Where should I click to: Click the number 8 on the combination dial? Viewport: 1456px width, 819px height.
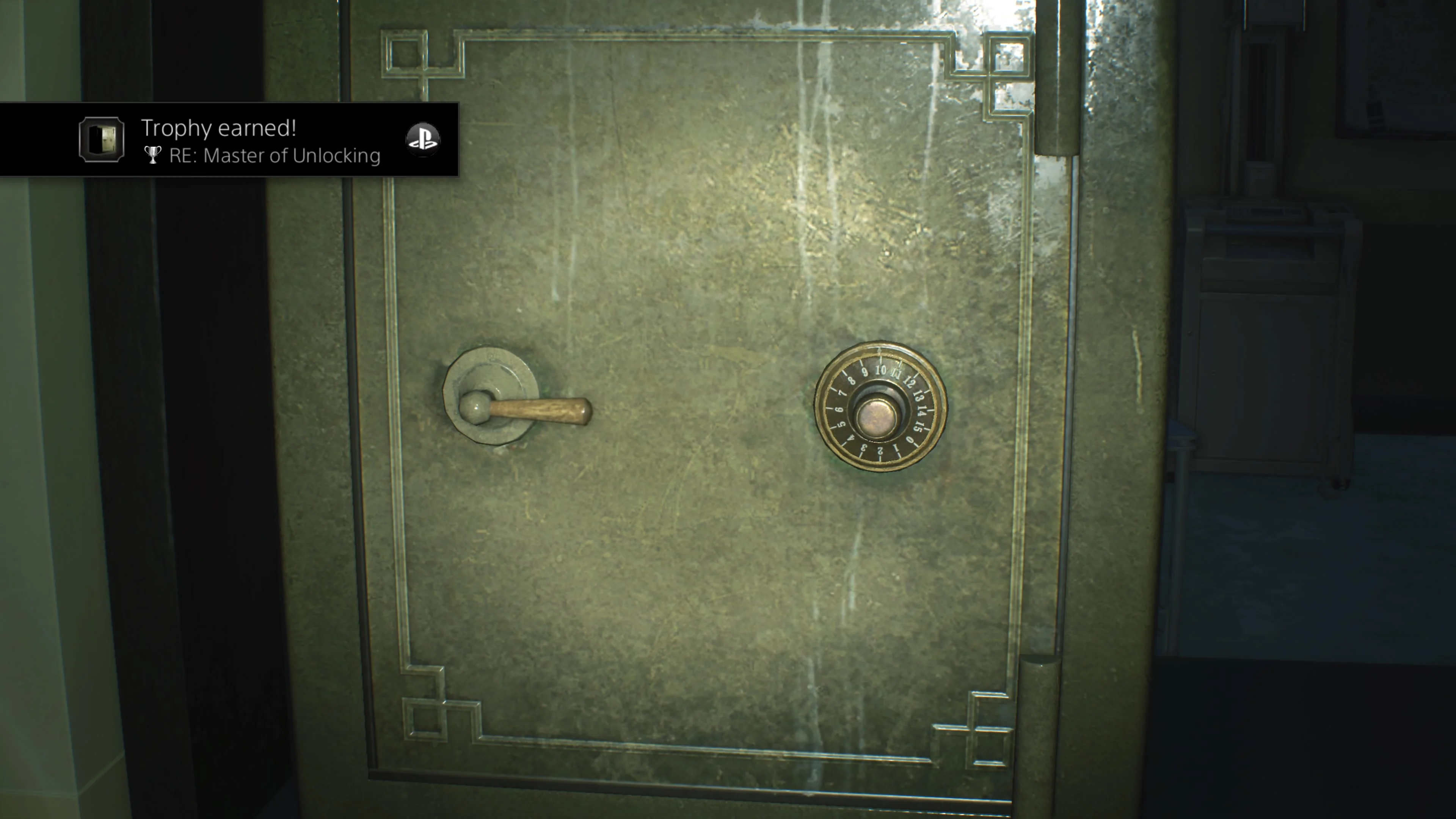click(852, 380)
